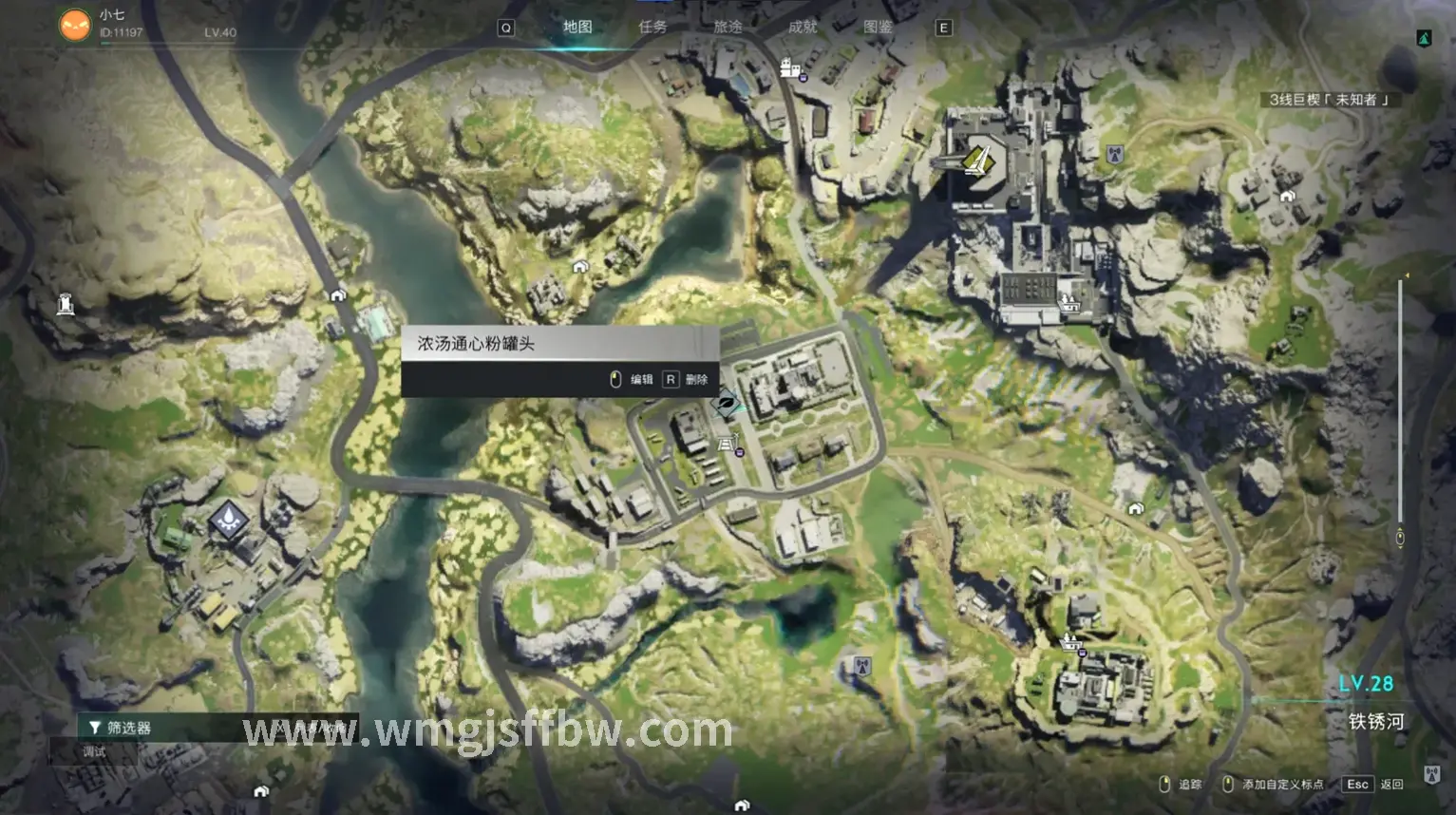Open the 任务 (Quests) tab

coord(652,27)
